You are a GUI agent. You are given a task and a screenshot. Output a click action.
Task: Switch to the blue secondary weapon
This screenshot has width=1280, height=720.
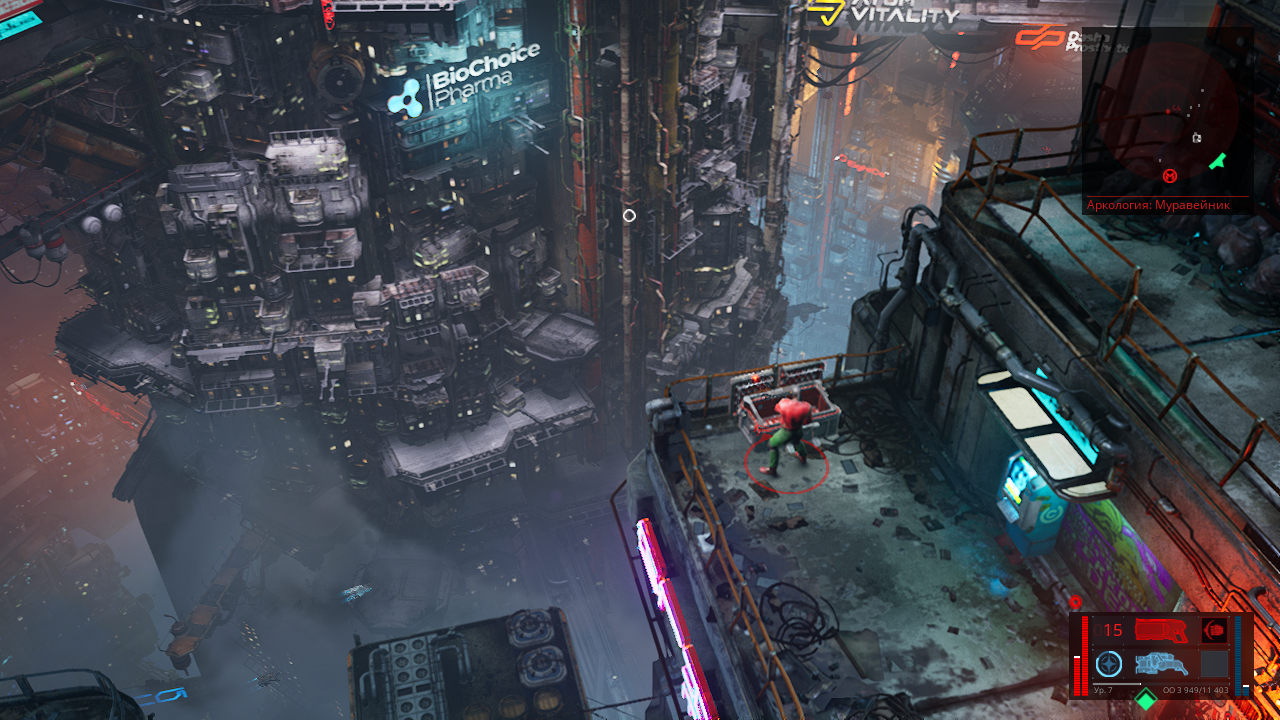[1161, 664]
